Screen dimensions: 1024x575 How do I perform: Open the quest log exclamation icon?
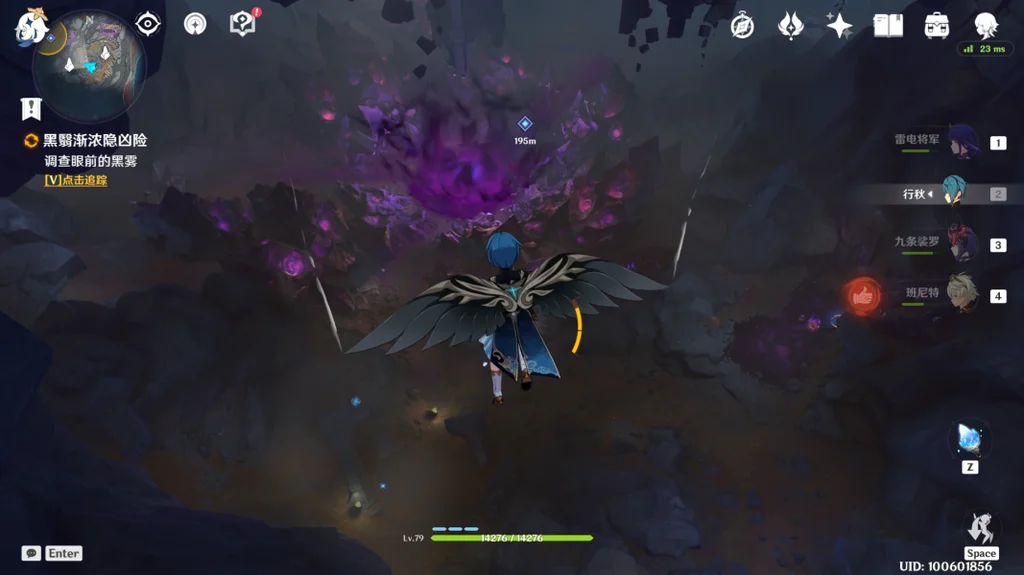point(31,109)
